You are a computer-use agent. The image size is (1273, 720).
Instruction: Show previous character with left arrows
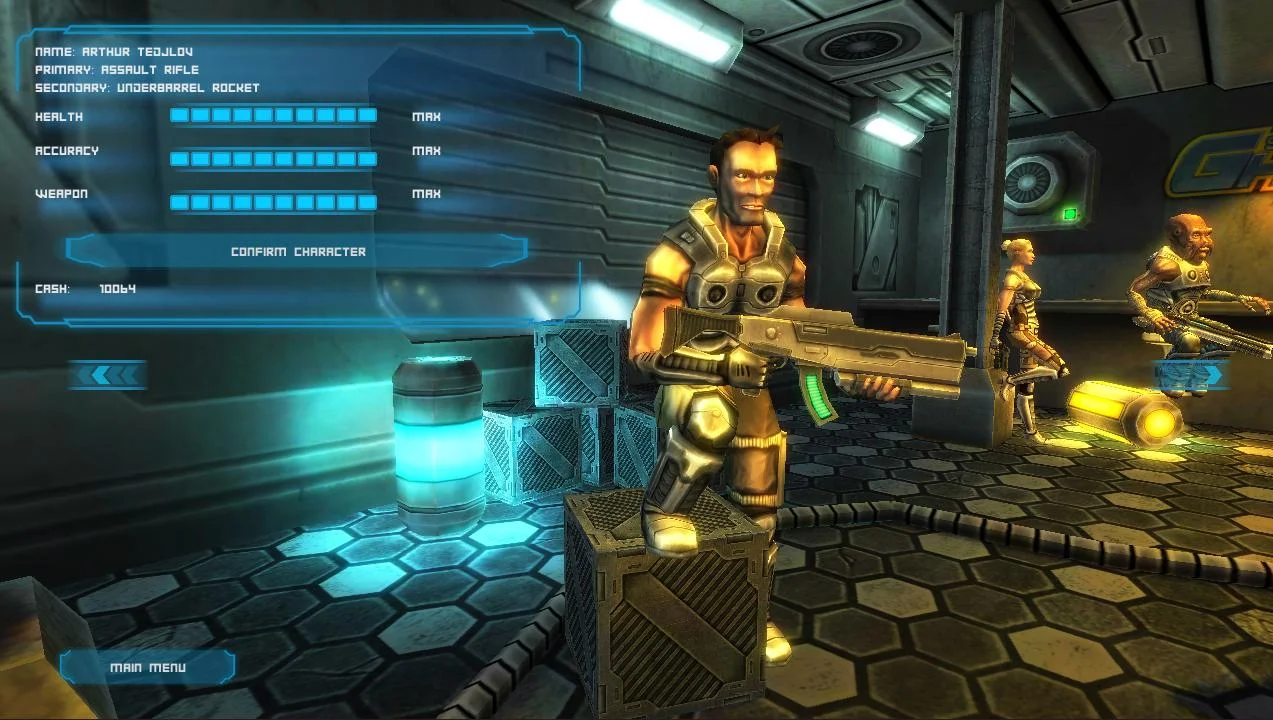click(x=108, y=375)
